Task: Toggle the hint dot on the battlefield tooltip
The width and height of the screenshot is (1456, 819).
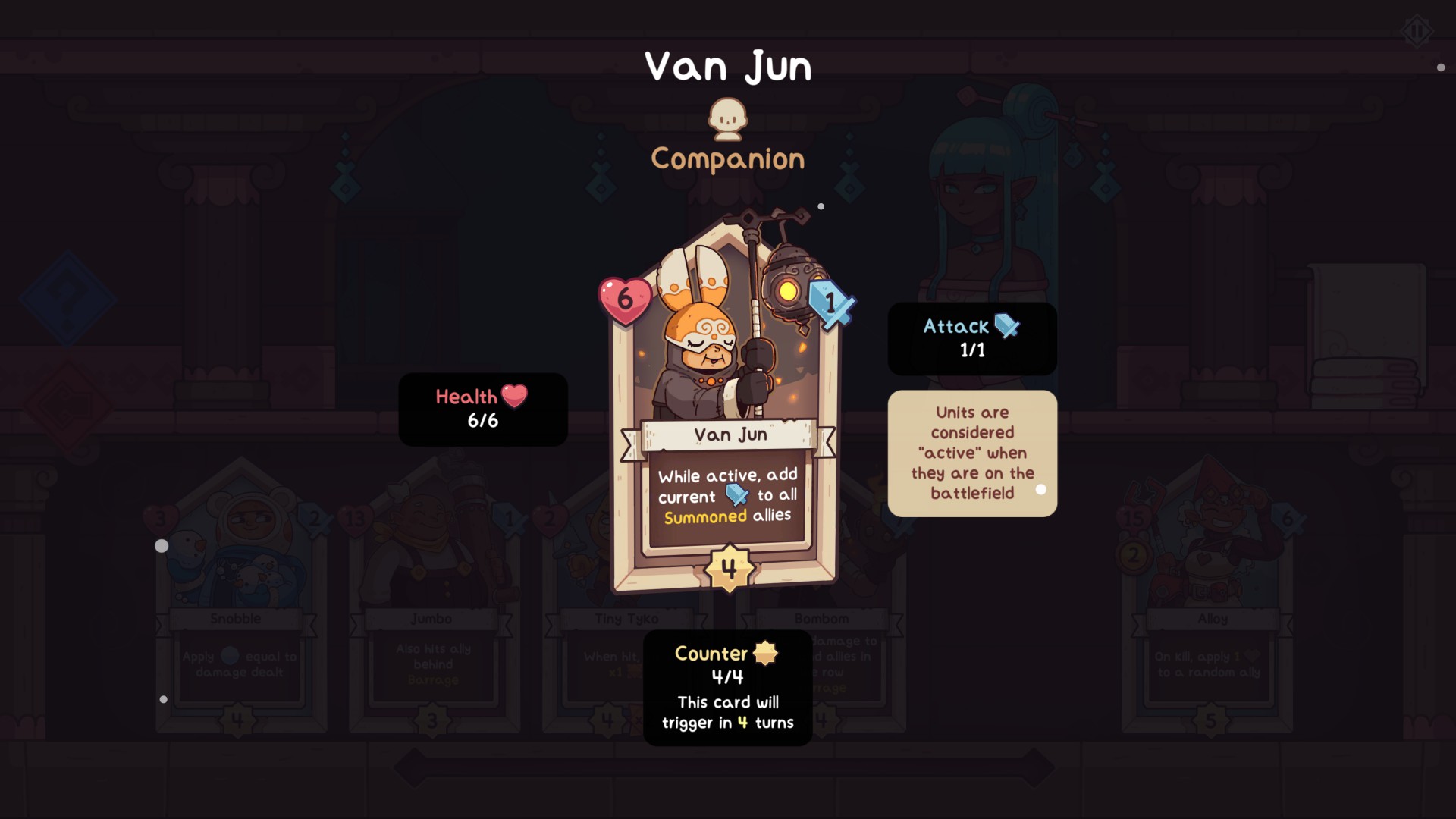Action: [1041, 491]
